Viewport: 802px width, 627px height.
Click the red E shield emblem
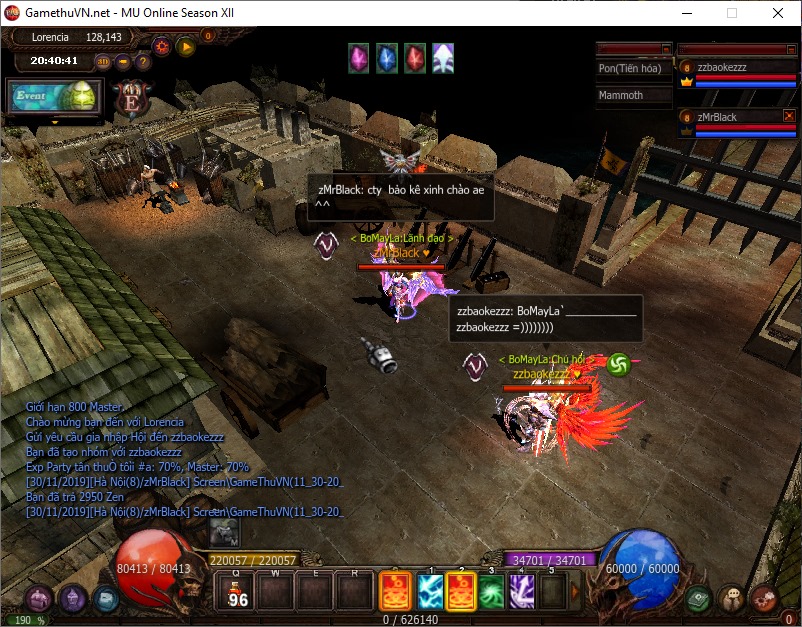[x=130, y=99]
